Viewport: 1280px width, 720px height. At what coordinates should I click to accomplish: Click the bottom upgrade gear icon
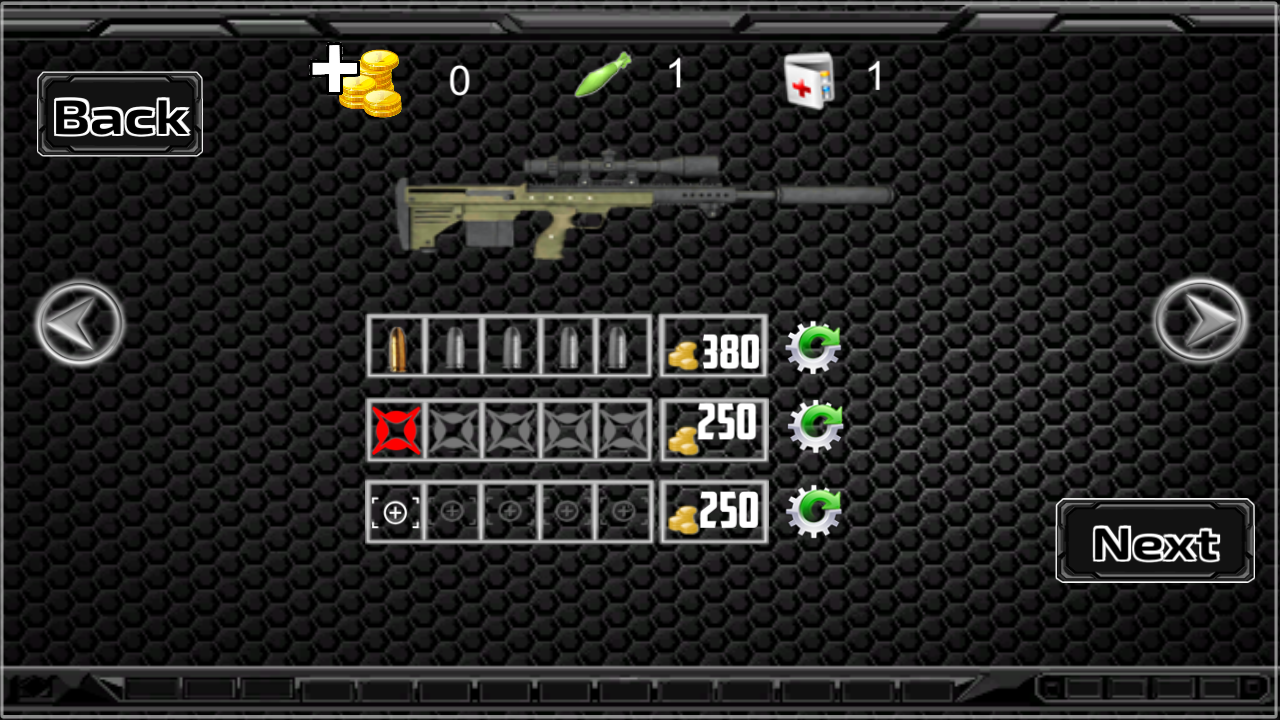tap(815, 511)
